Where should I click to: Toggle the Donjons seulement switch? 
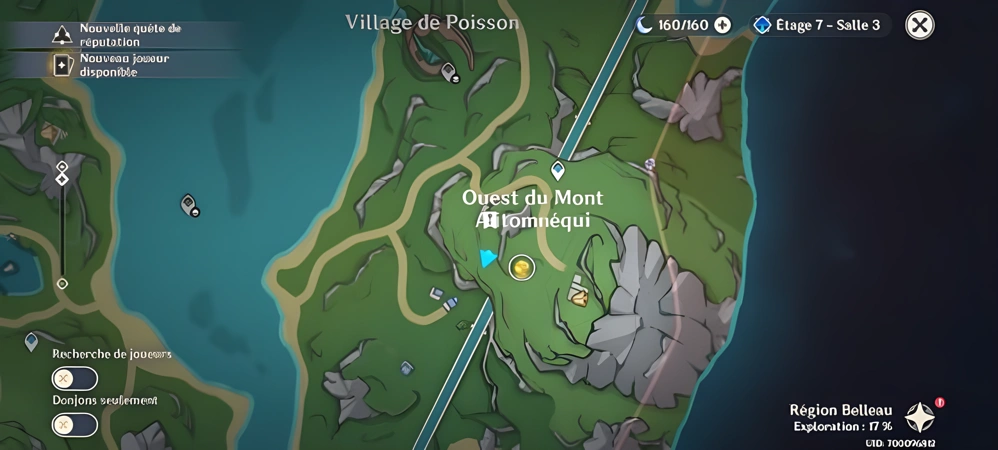click(x=75, y=424)
